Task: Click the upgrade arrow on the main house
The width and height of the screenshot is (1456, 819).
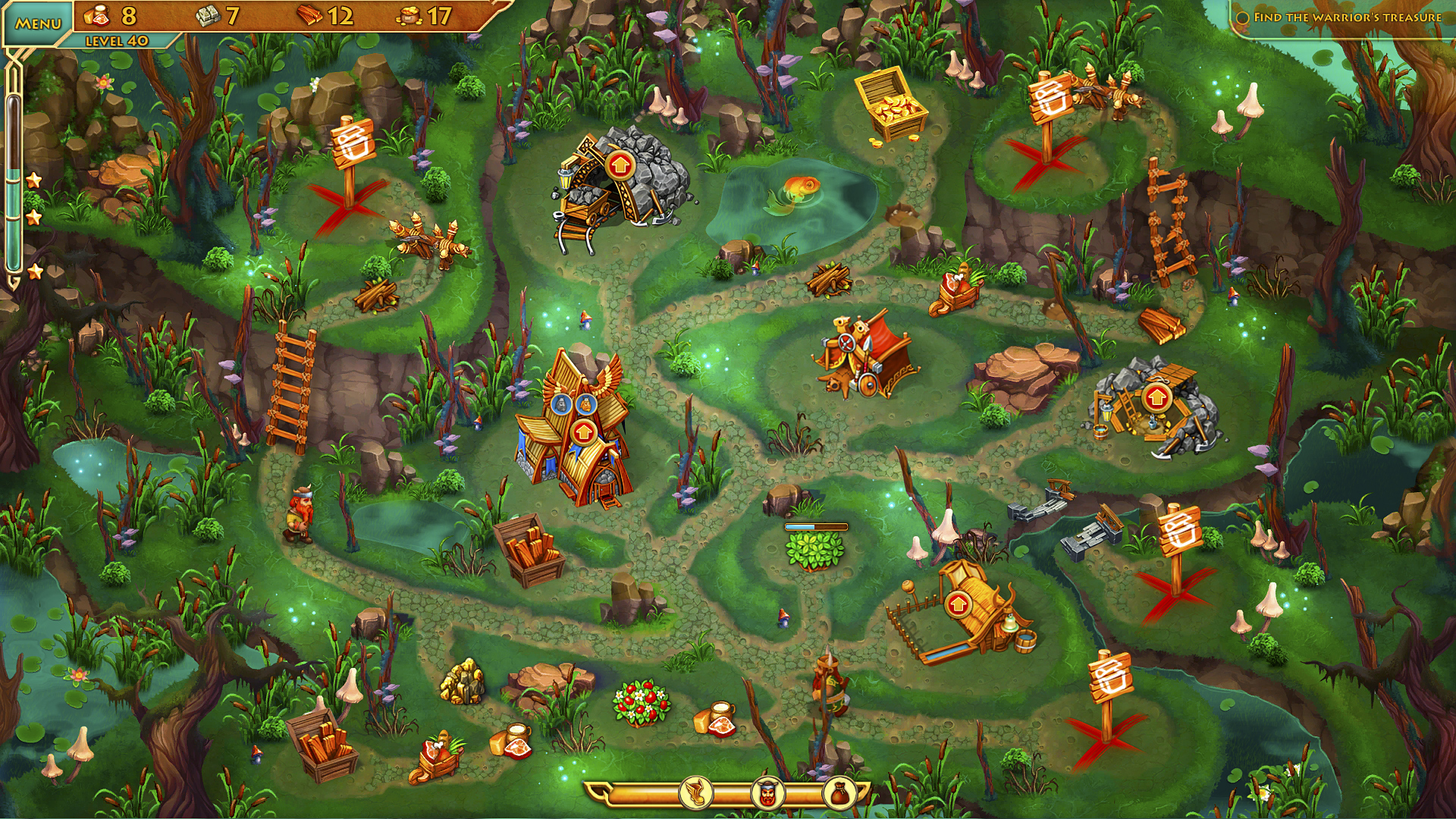Action: 585,432
